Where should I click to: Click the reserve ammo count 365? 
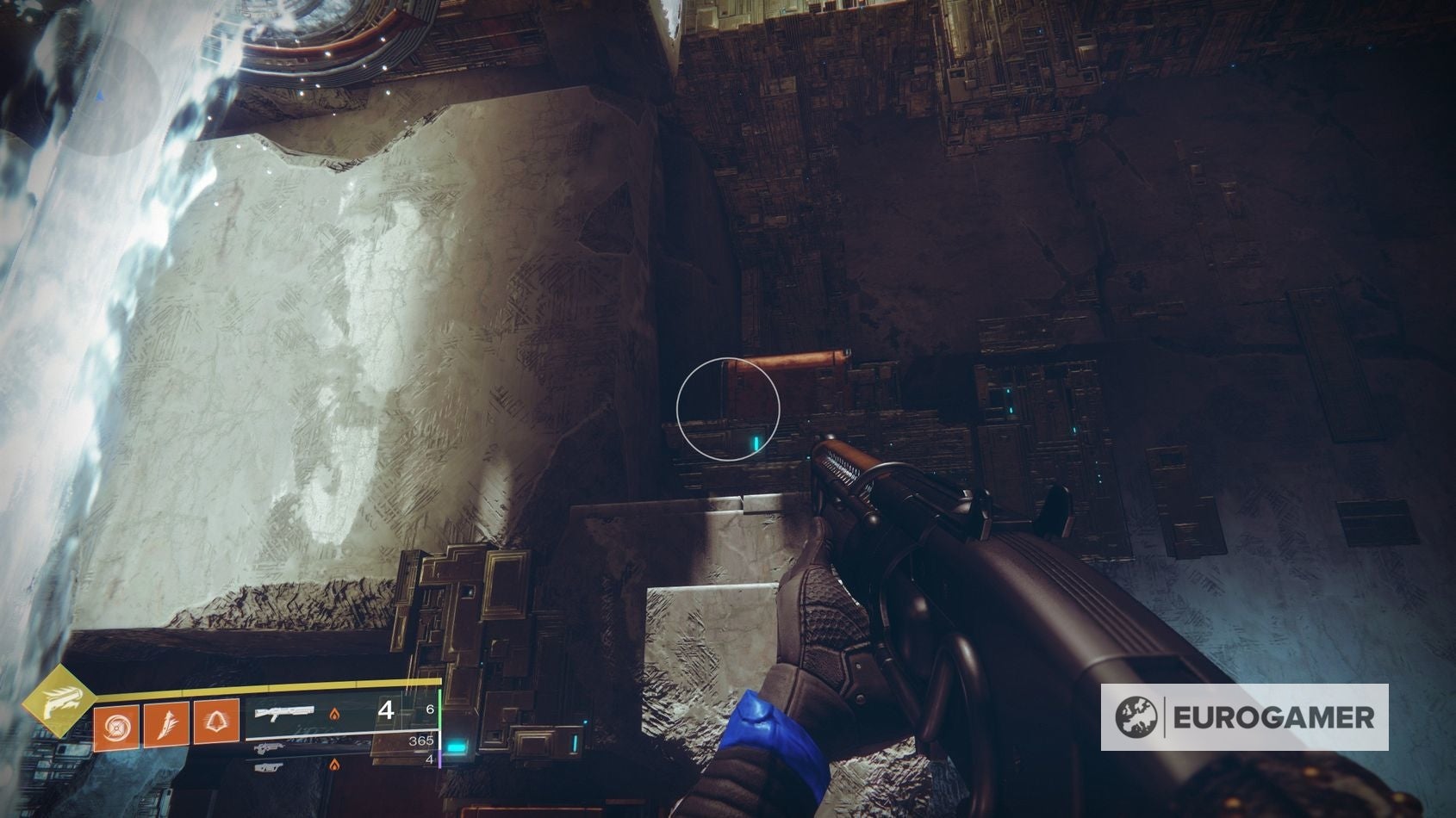[421, 741]
